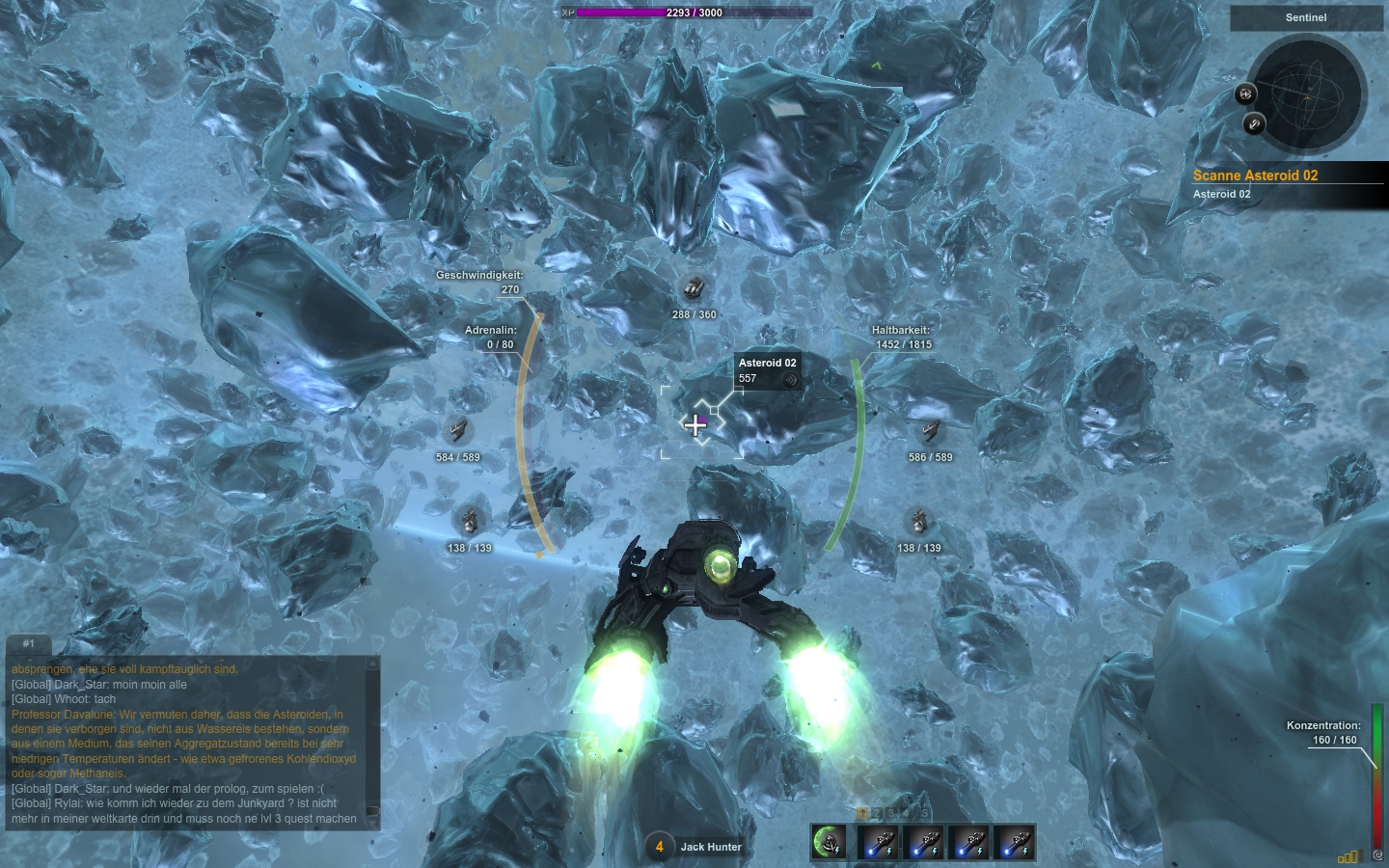Image resolution: width=1389 pixels, height=868 pixels.
Task: Click the upper round button beside the radar
Action: [x=1246, y=94]
